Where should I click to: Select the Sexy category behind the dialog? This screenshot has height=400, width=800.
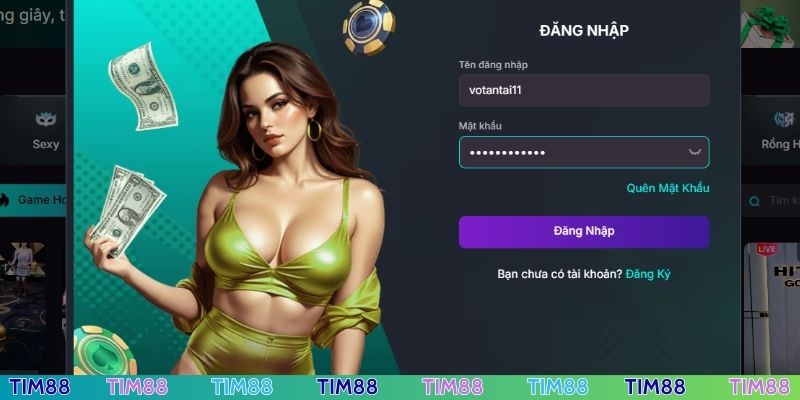(x=45, y=131)
